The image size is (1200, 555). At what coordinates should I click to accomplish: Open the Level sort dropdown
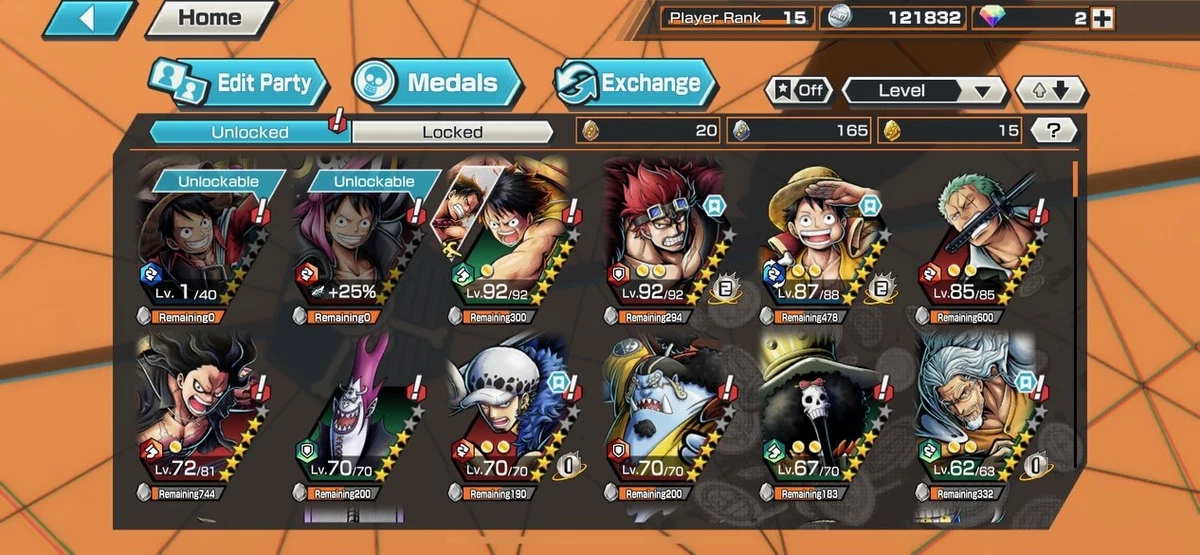(x=924, y=91)
